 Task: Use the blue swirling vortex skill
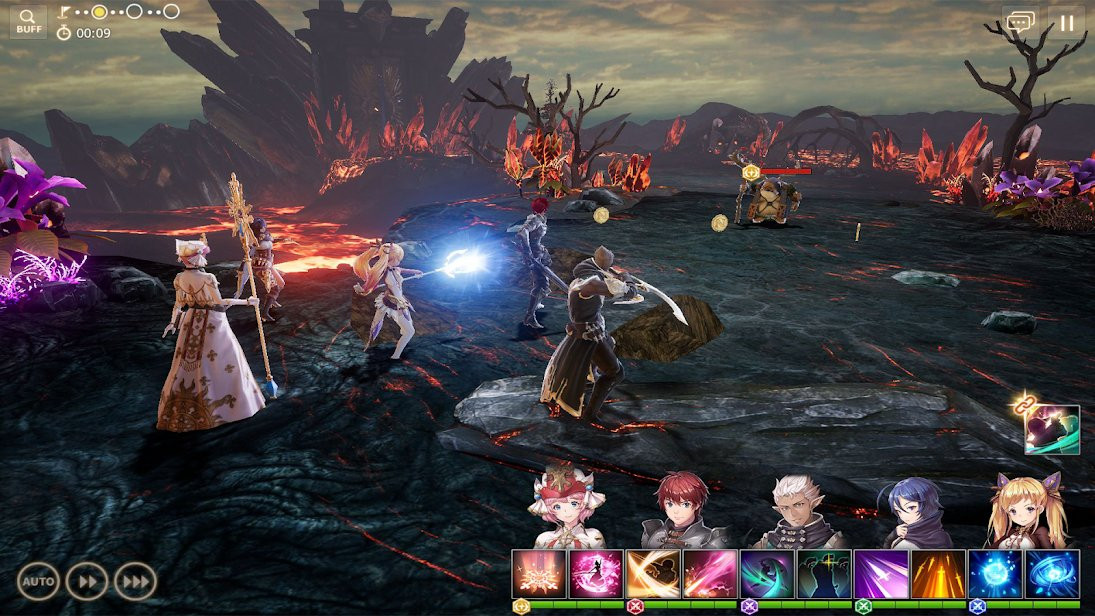(1052, 574)
